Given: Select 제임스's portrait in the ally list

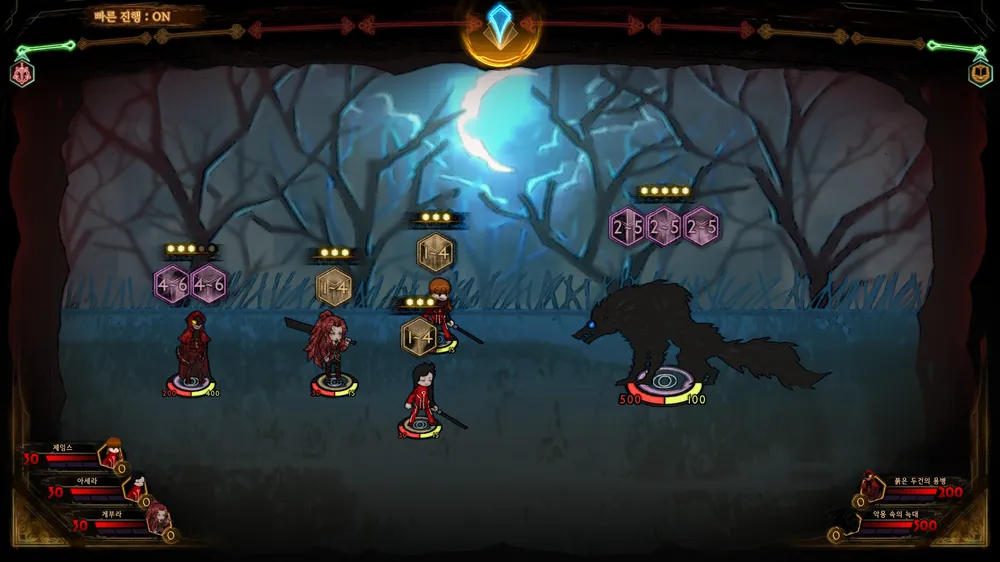Looking at the screenshot, I should click(111, 455).
